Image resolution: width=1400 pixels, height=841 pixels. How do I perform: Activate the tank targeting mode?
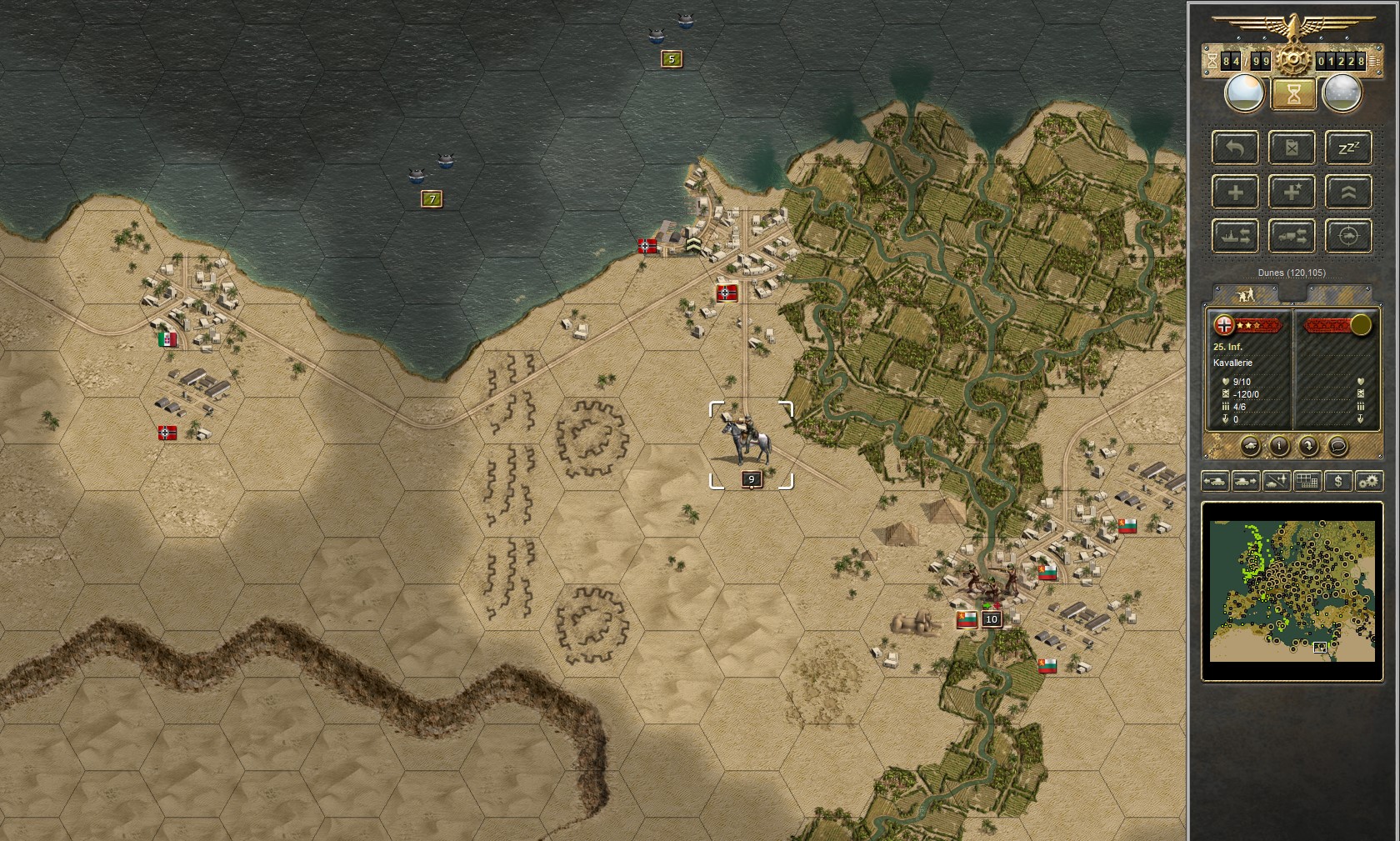pyautogui.click(x=1348, y=236)
